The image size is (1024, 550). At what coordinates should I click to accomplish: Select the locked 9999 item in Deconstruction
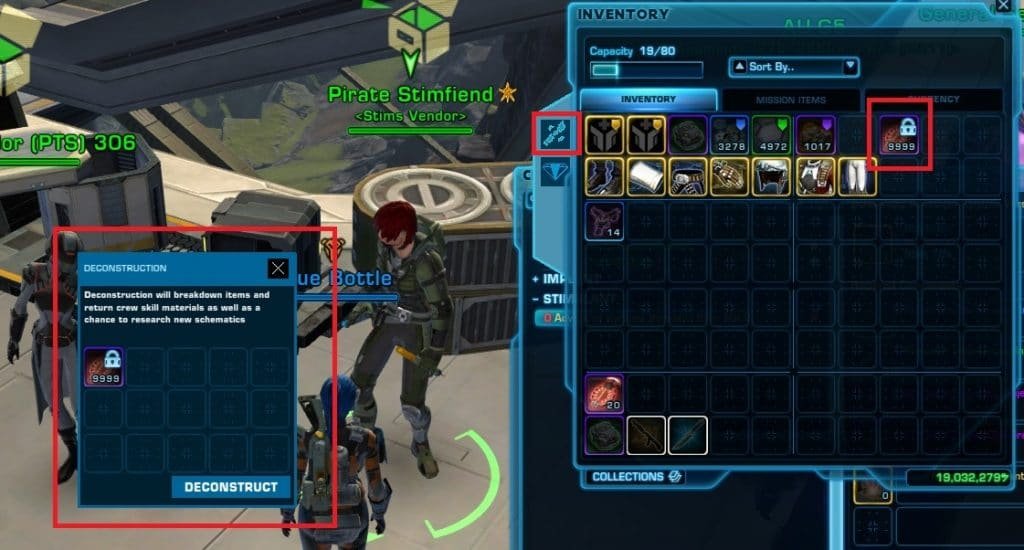(x=103, y=367)
